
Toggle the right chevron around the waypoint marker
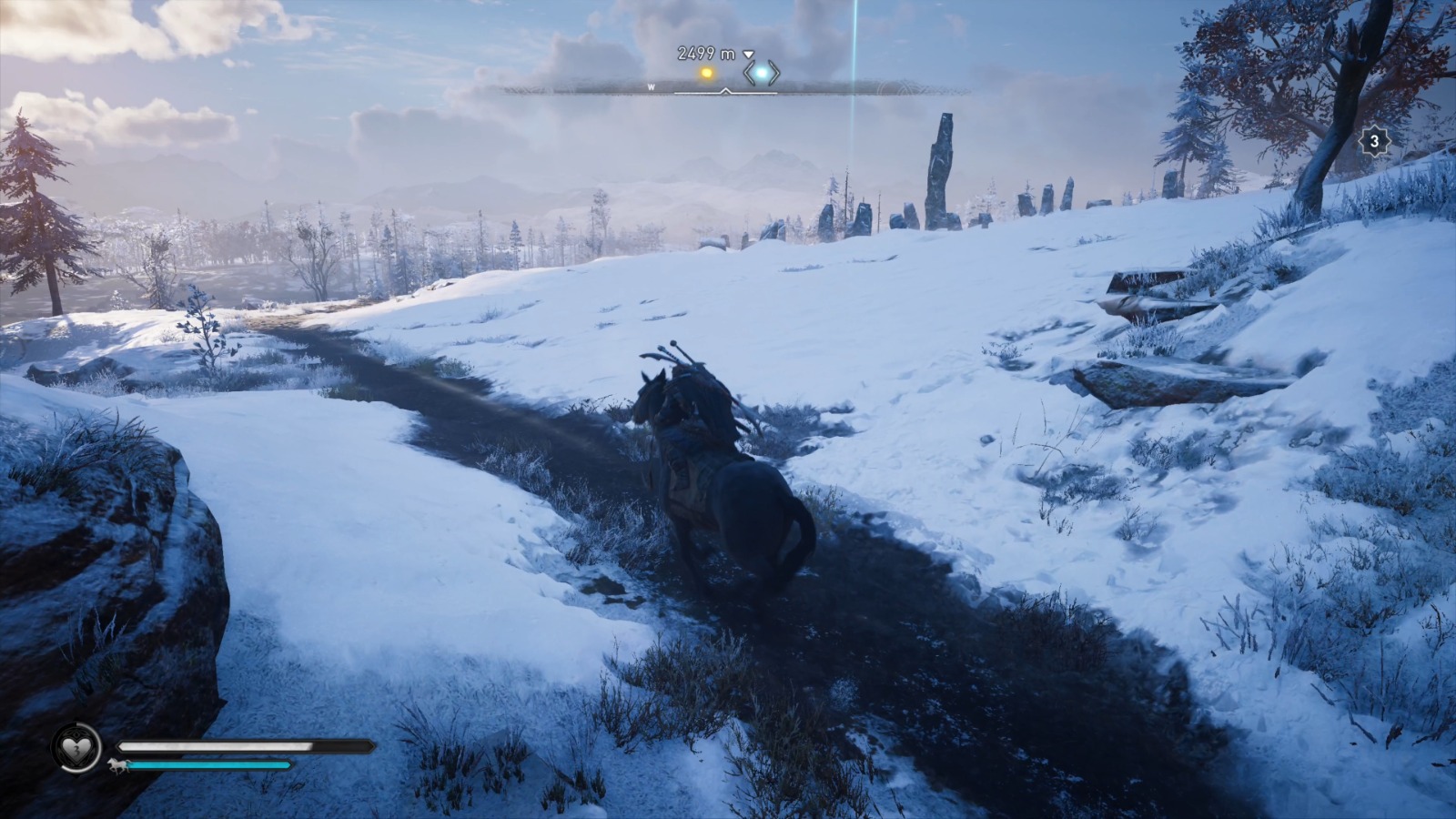[x=775, y=72]
